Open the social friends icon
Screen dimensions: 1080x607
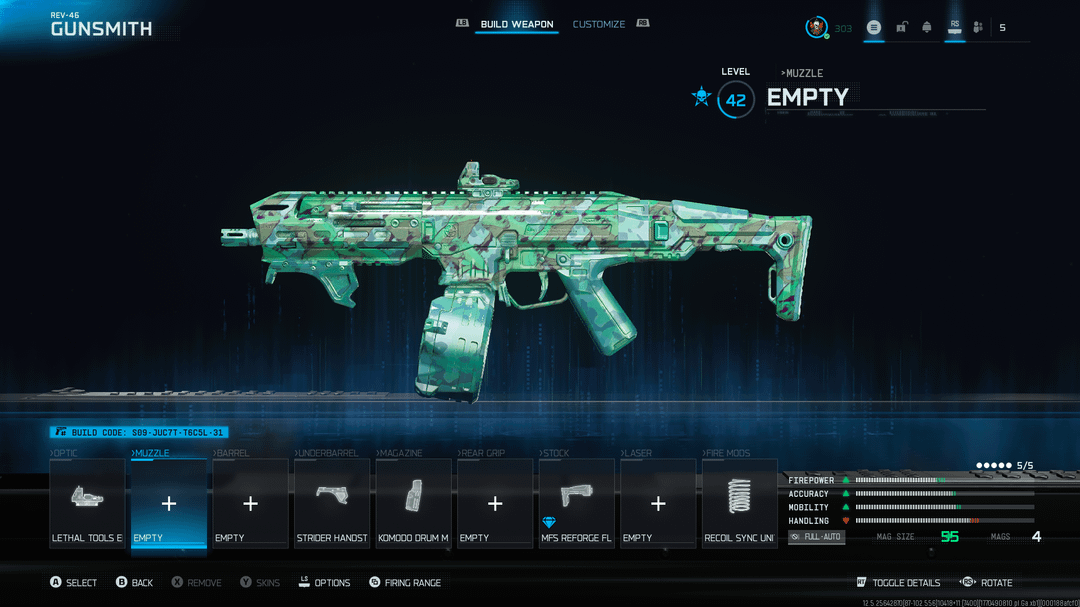977,27
